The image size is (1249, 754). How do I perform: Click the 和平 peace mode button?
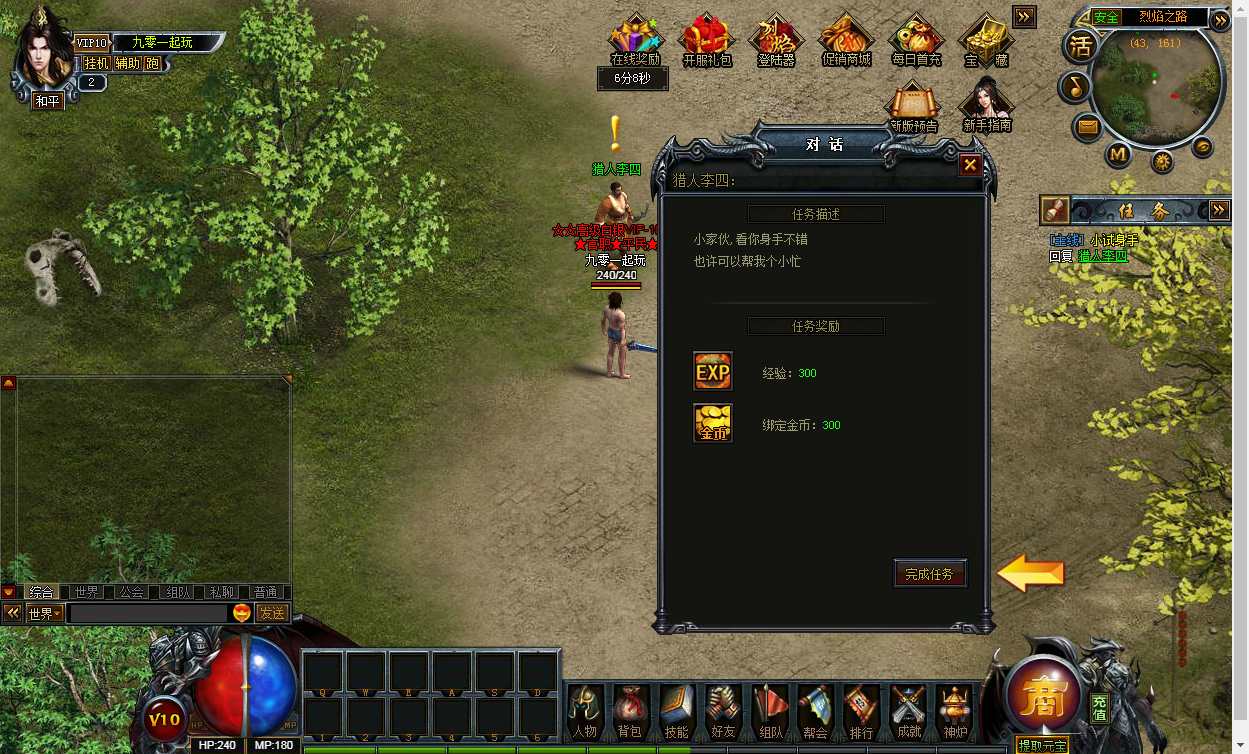[x=48, y=100]
